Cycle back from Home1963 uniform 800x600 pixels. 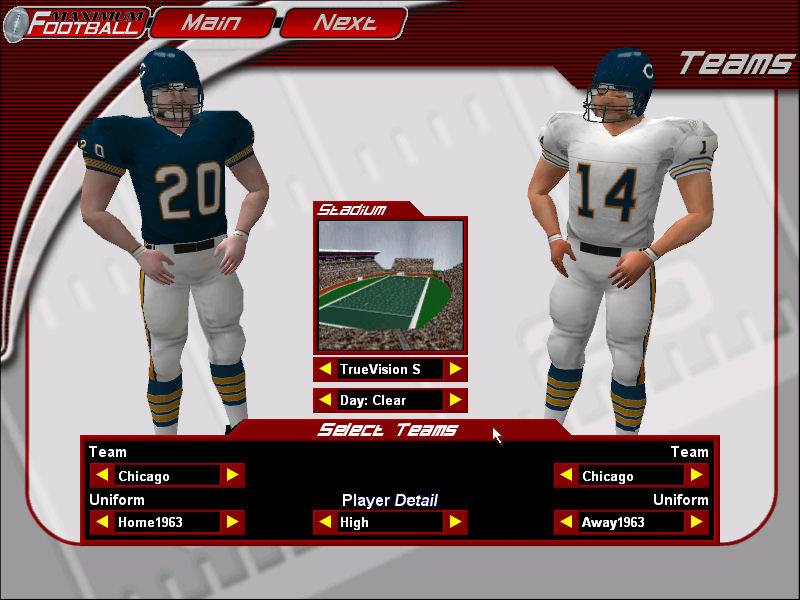tap(102, 522)
